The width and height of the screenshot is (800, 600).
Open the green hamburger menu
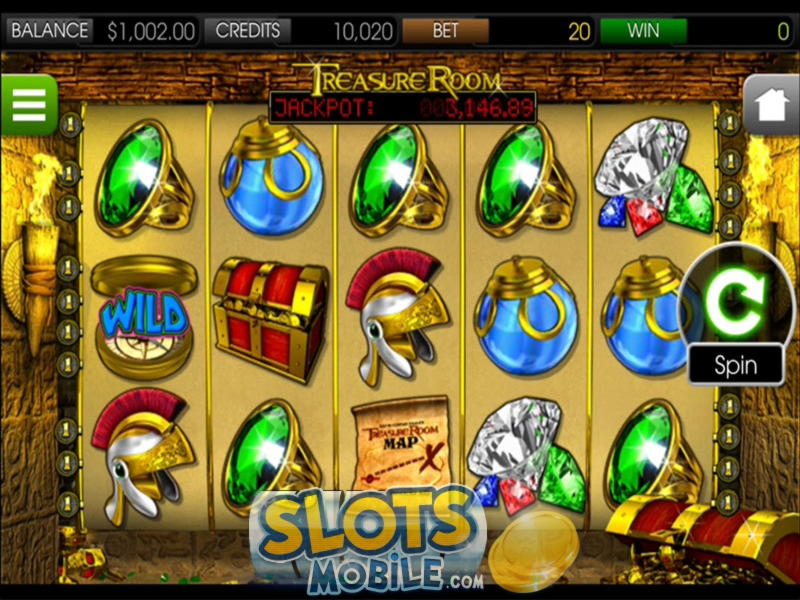pyautogui.click(x=28, y=104)
